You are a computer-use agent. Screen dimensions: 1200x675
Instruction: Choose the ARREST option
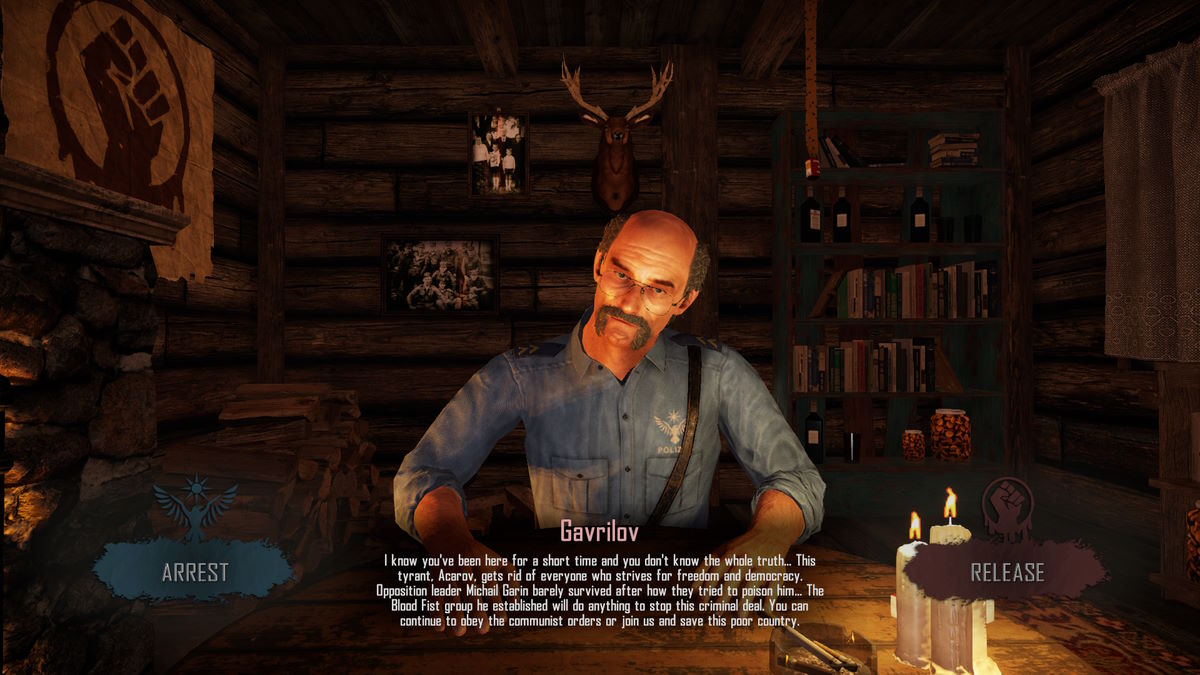tap(195, 572)
